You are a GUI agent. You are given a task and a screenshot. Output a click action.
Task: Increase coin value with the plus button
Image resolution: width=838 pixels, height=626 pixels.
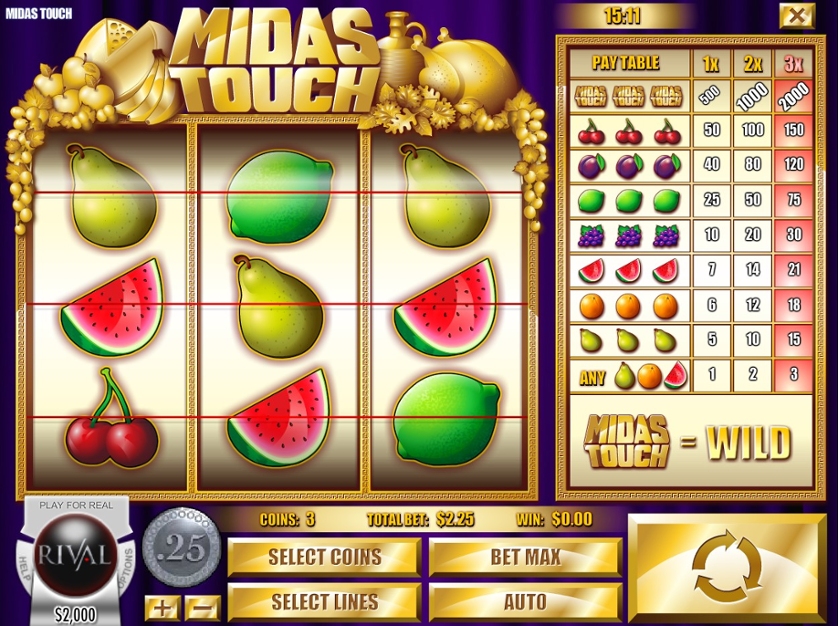pos(160,606)
